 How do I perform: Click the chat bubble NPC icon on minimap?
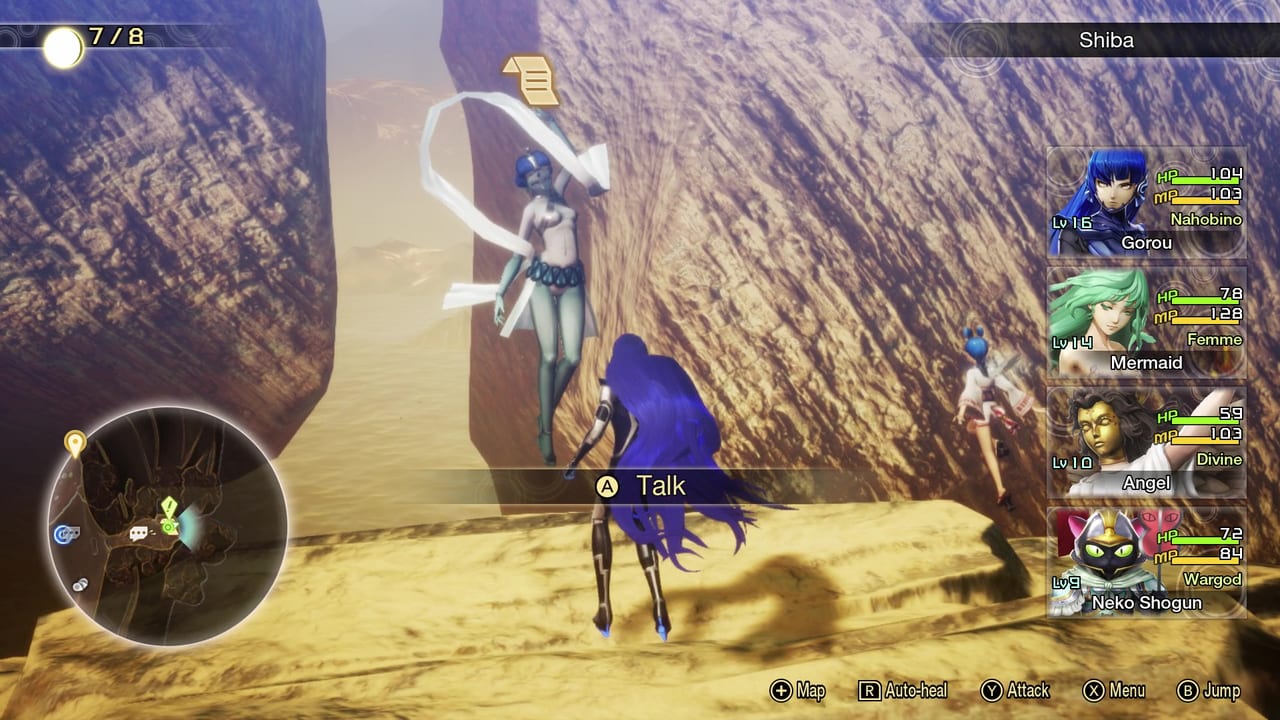(x=139, y=533)
